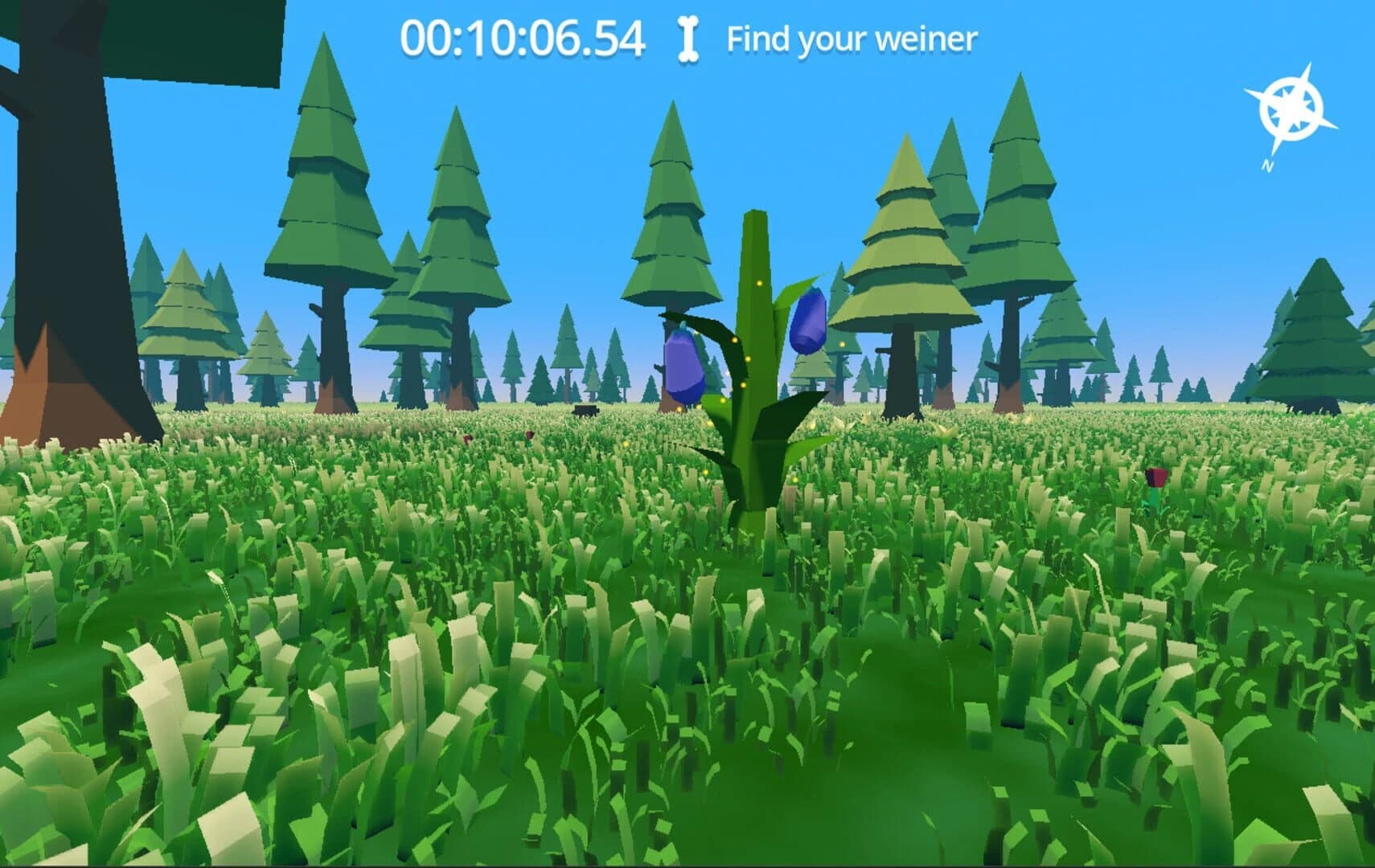Image resolution: width=1375 pixels, height=868 pixels.
Task: Click the compass rose icon
Action: [1291, 110]
